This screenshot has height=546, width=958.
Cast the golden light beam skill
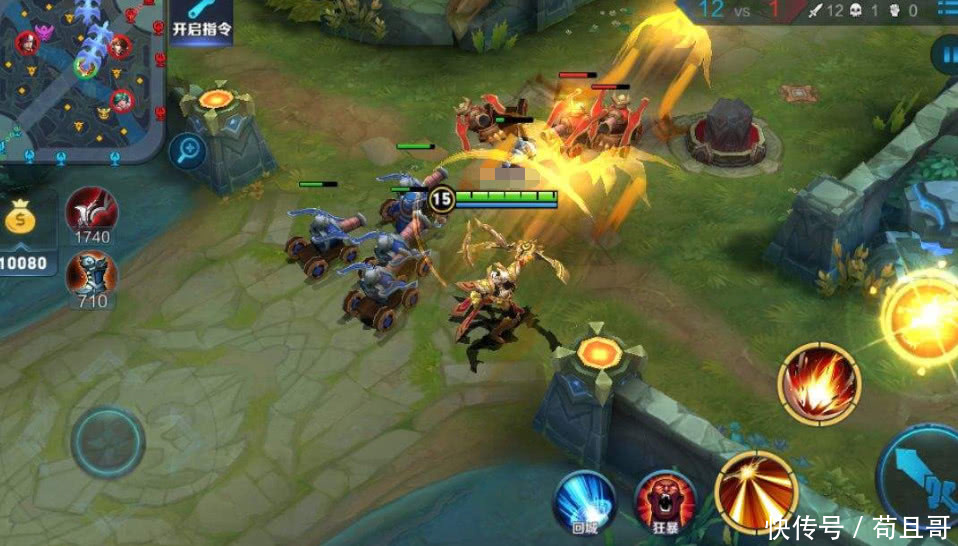(755, 492)
